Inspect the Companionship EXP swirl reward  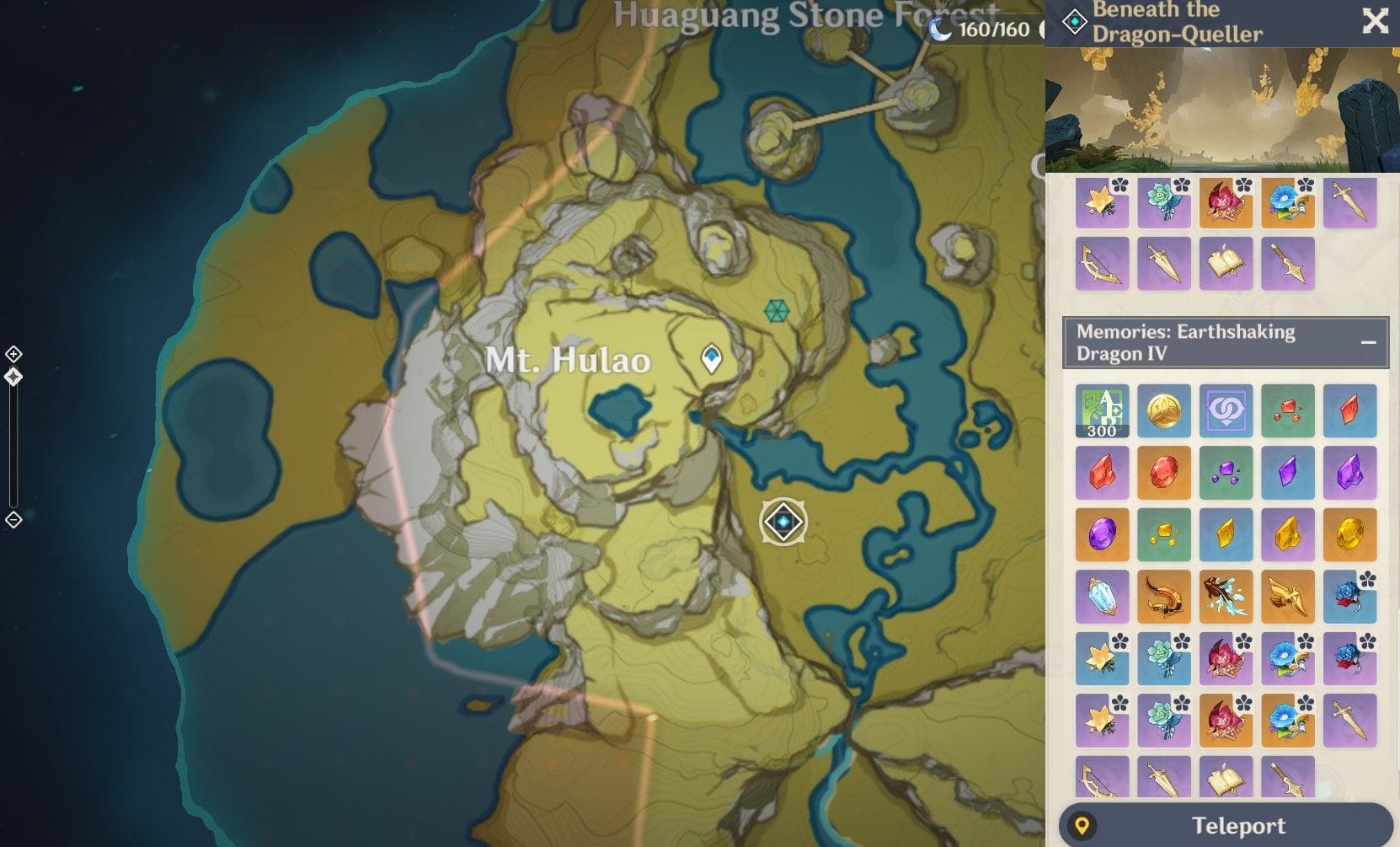click(1226, 411)
